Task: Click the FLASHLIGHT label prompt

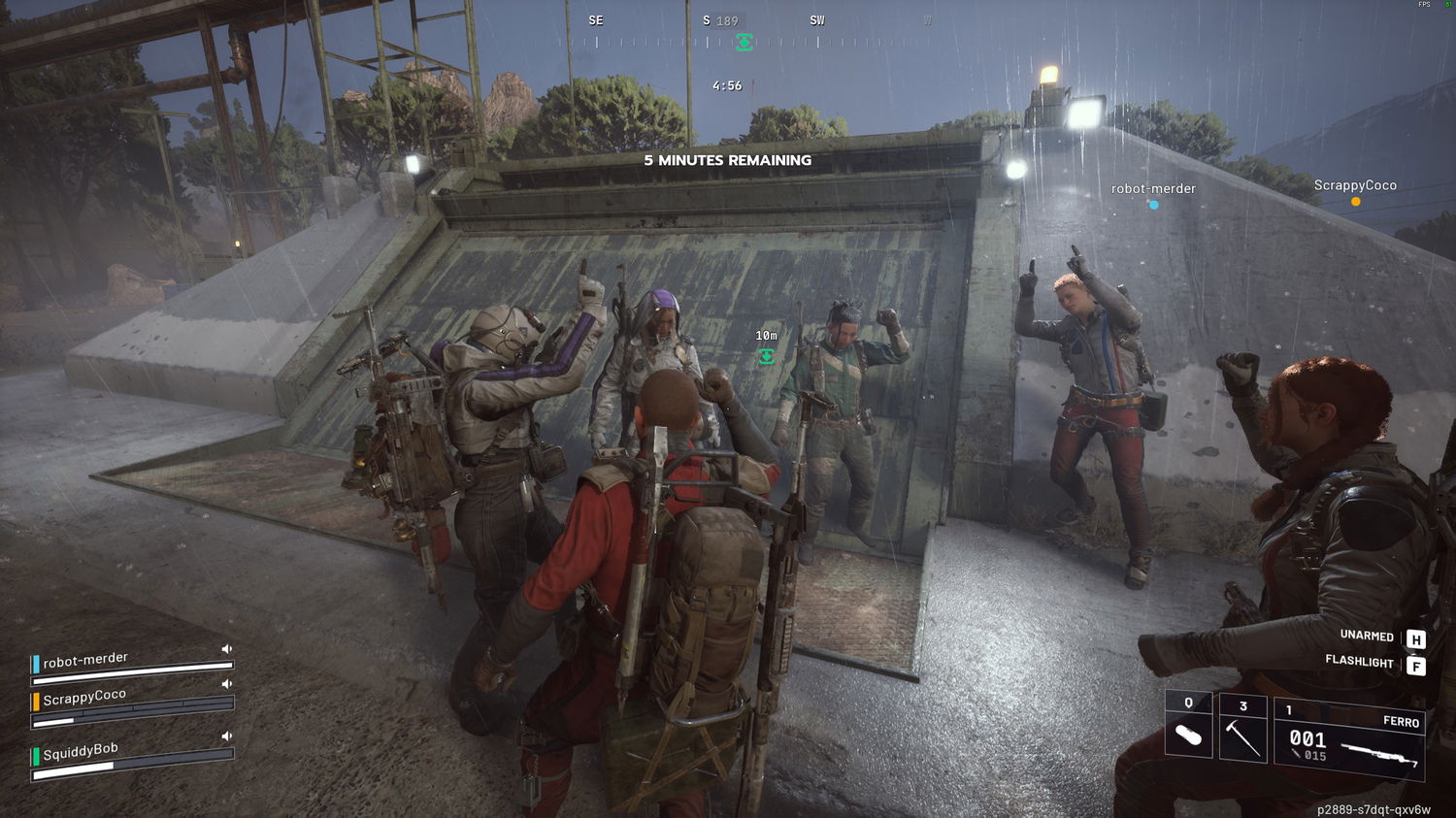Action: (x=1357, y=663)
